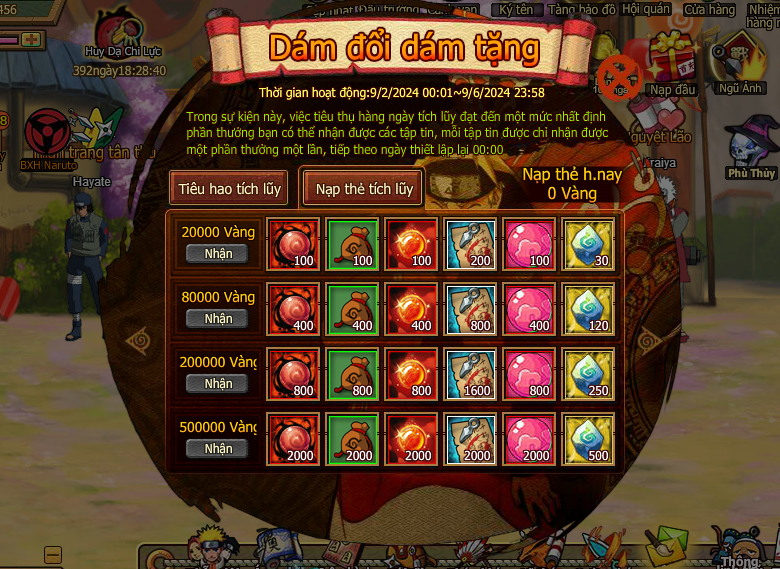This screenshot has width=780, height=569.
Task: Open the Ngũ Ảnh icon
Action: coord(740,62)
